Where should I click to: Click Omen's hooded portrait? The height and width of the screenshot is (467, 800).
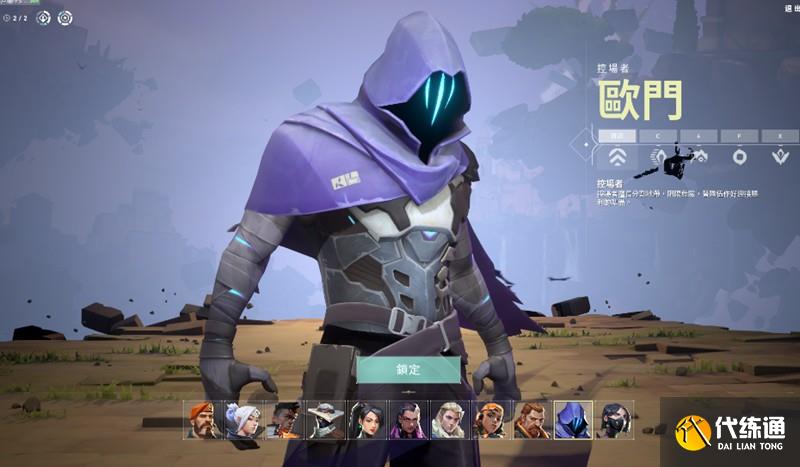point(573,420)
